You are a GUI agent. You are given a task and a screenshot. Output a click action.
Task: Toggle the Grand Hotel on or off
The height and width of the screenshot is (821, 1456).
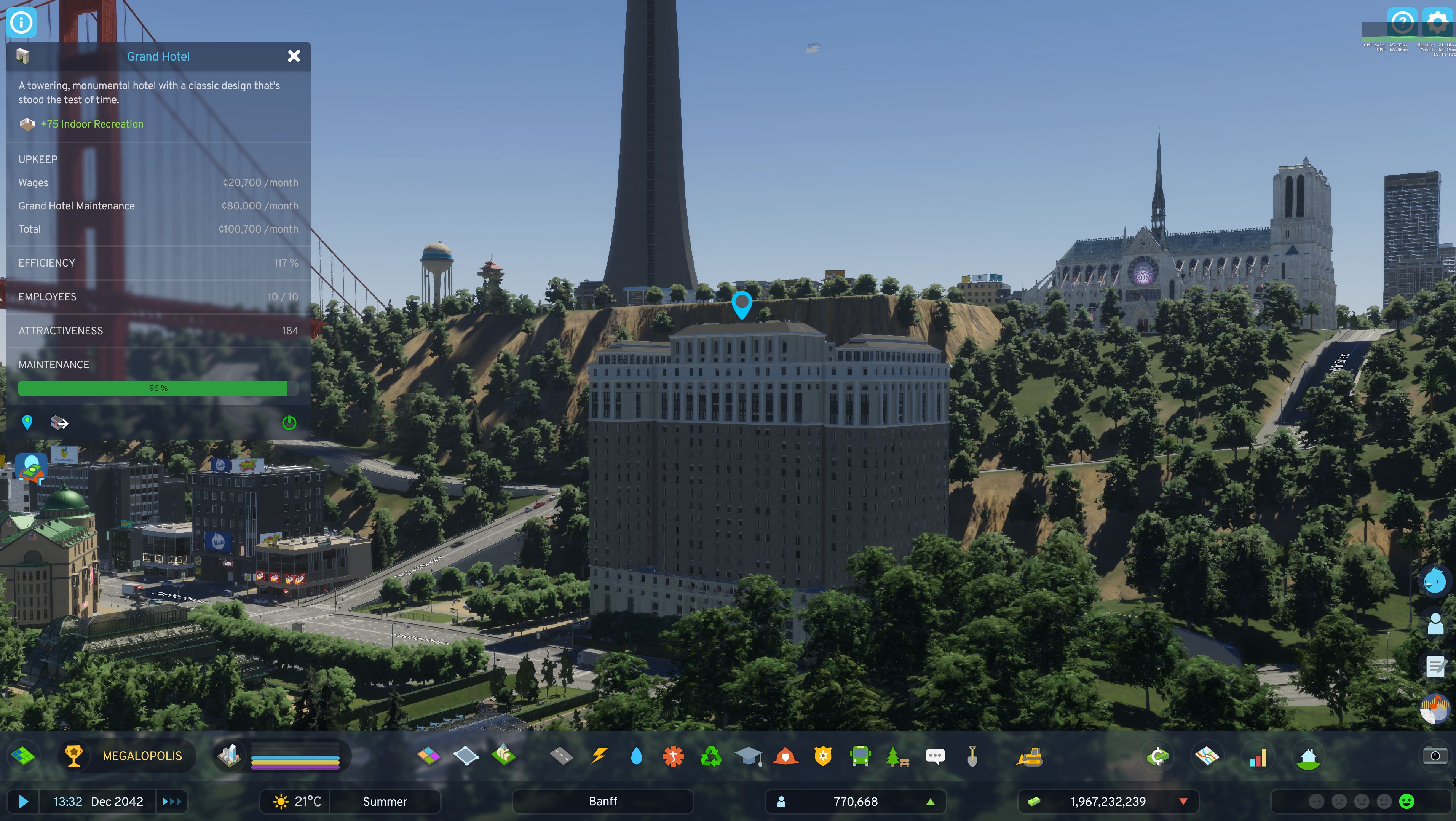click(289, 422)
